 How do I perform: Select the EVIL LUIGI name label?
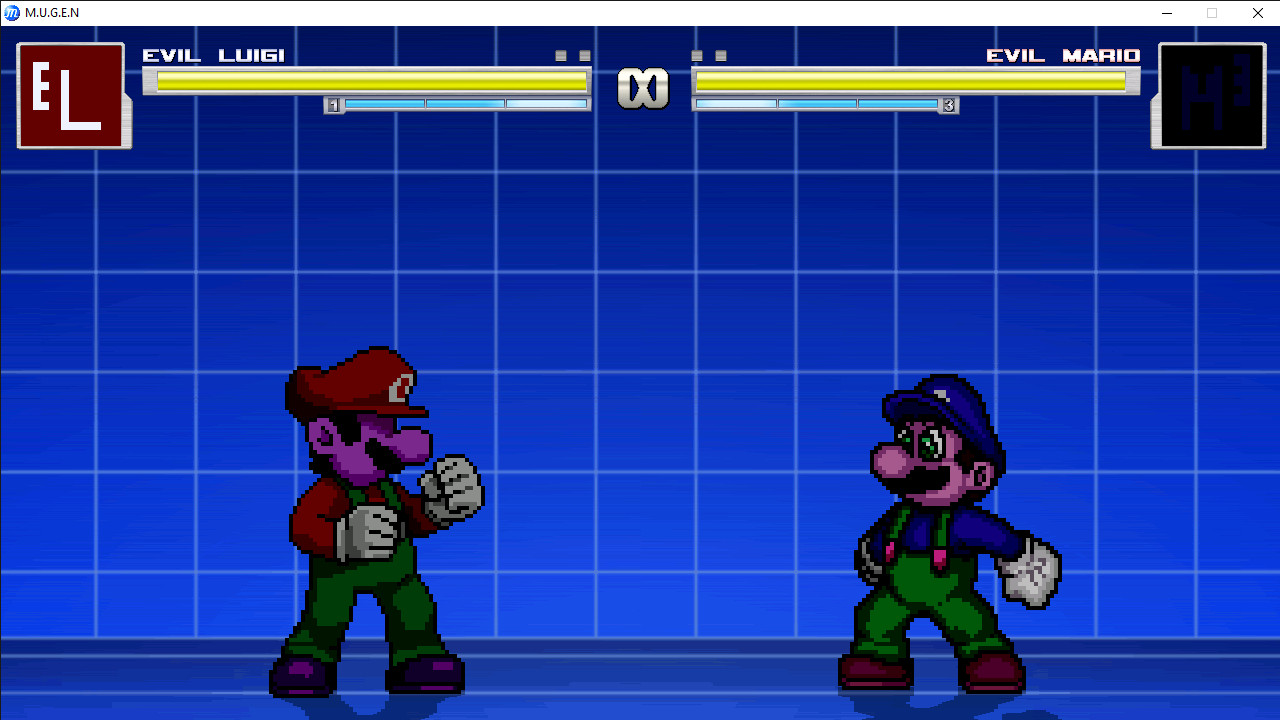(x=215, y=56)
